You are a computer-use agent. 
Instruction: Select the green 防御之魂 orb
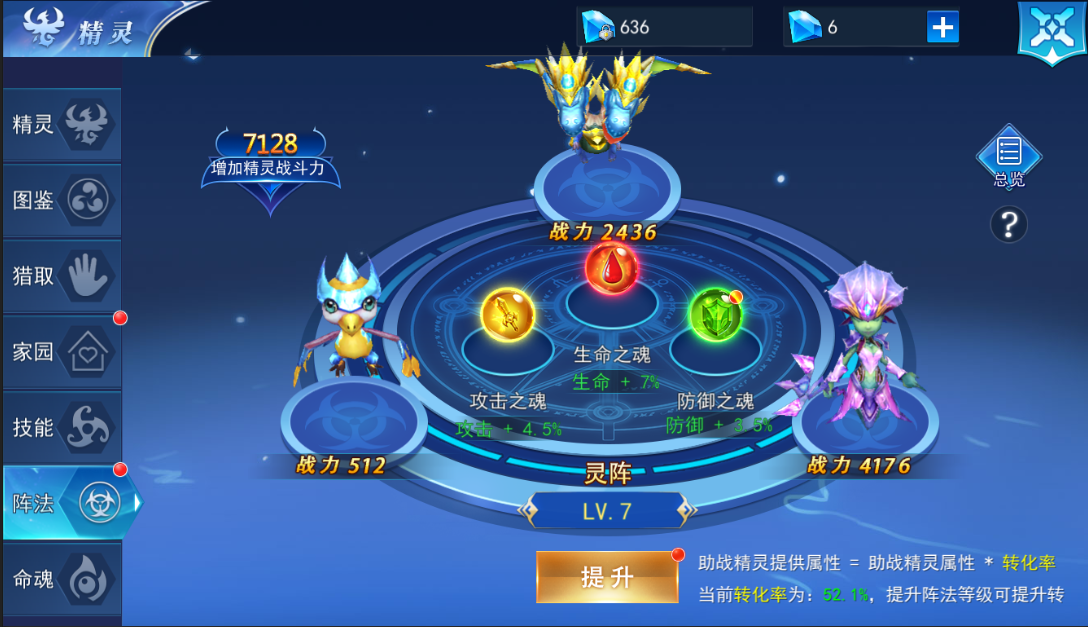point(716,315)
